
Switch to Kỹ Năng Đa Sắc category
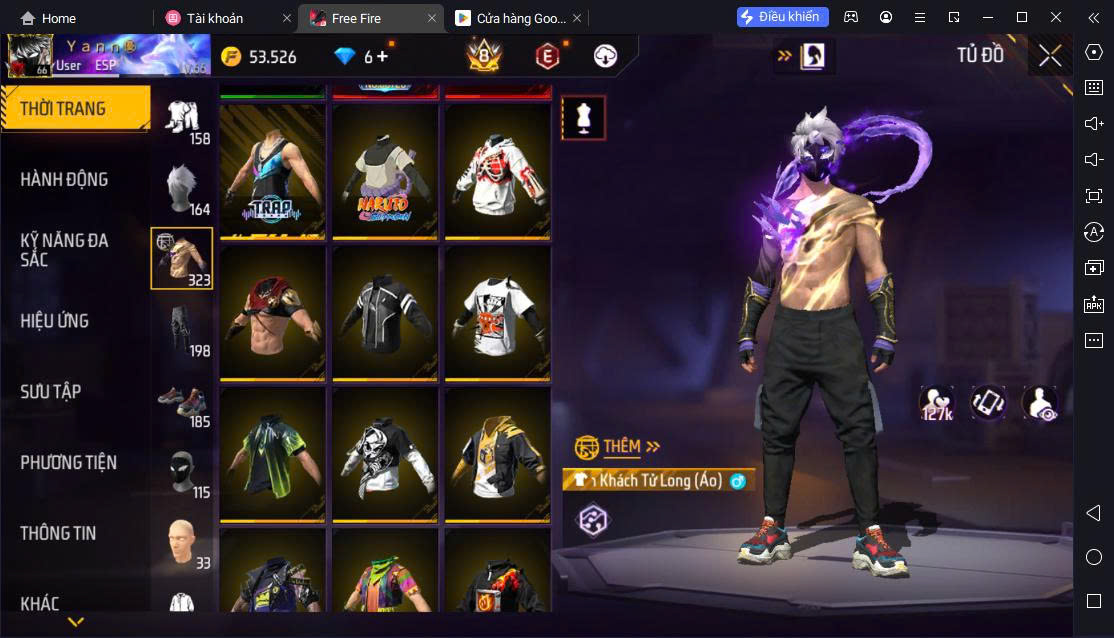click(64, 250)
